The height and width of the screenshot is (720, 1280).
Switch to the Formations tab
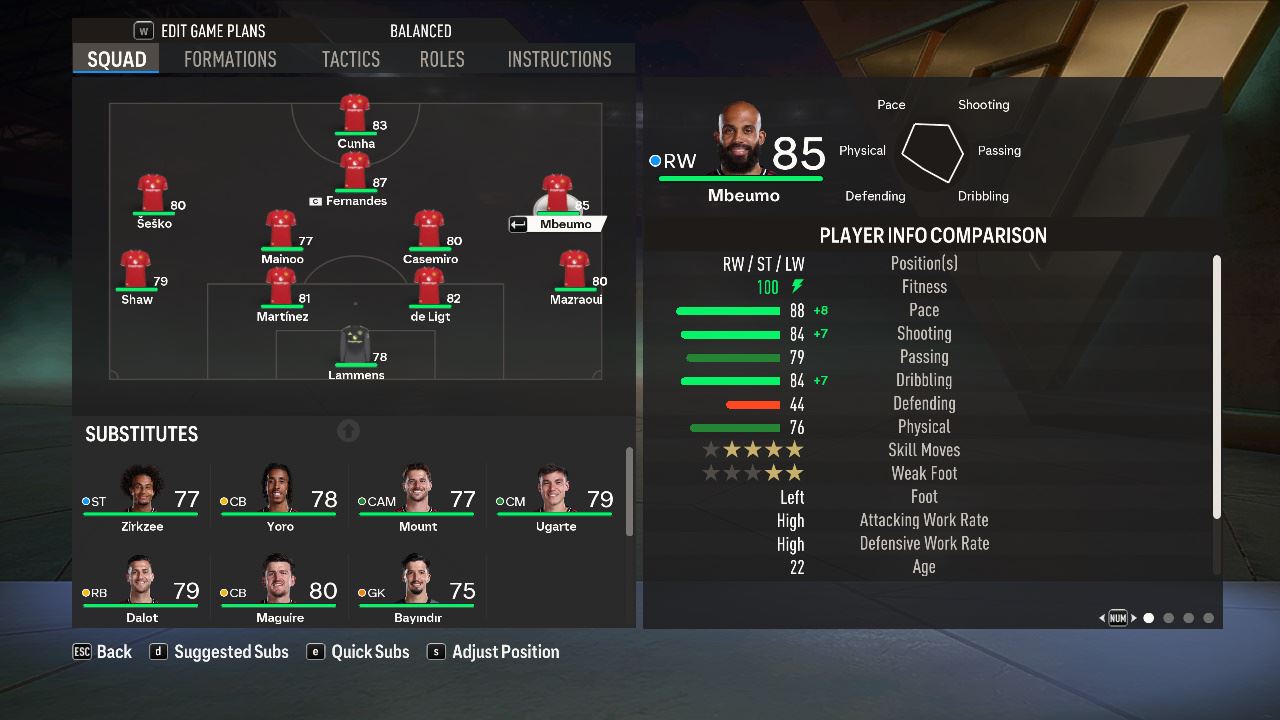tap(230, 59)
